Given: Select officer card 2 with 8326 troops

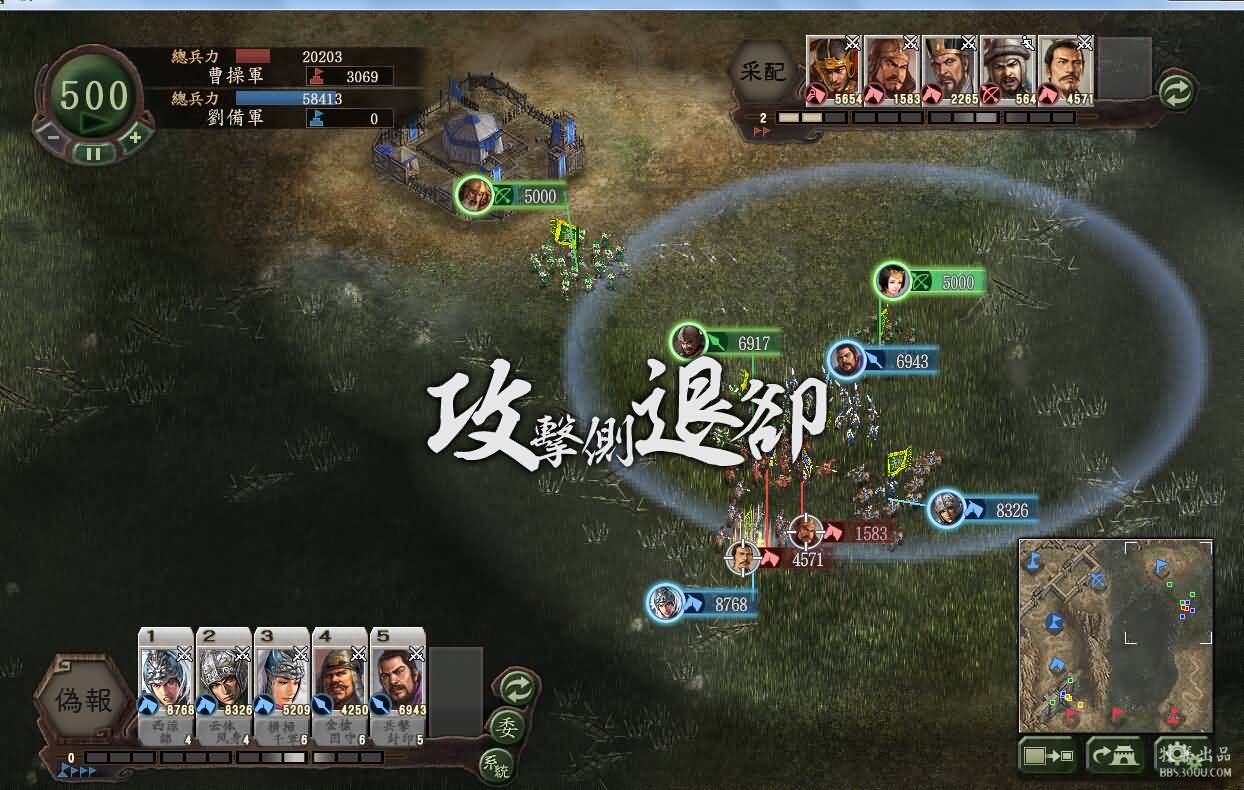Looking at the screenshot, I should click(x=223, y=685).
